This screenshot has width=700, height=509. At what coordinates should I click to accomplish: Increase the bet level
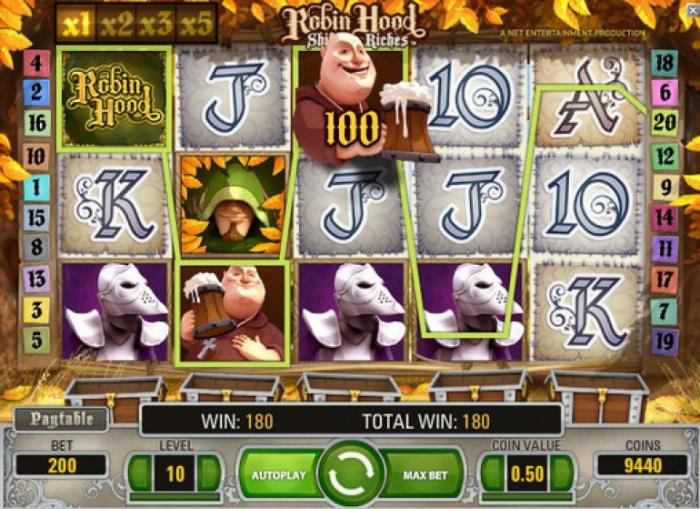tap(210, 473)
